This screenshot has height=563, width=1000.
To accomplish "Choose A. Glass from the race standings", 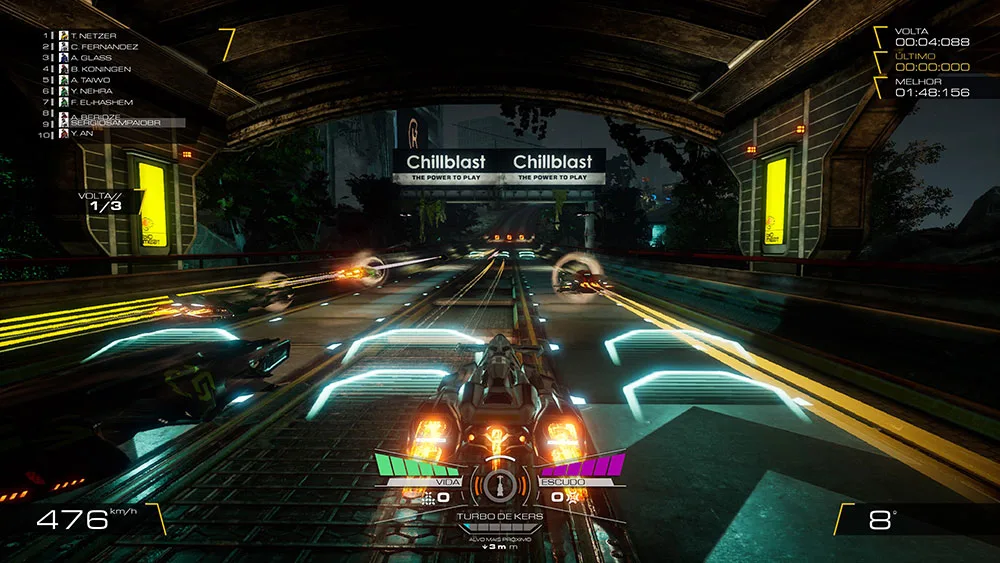I will click(x=90, y=58).
